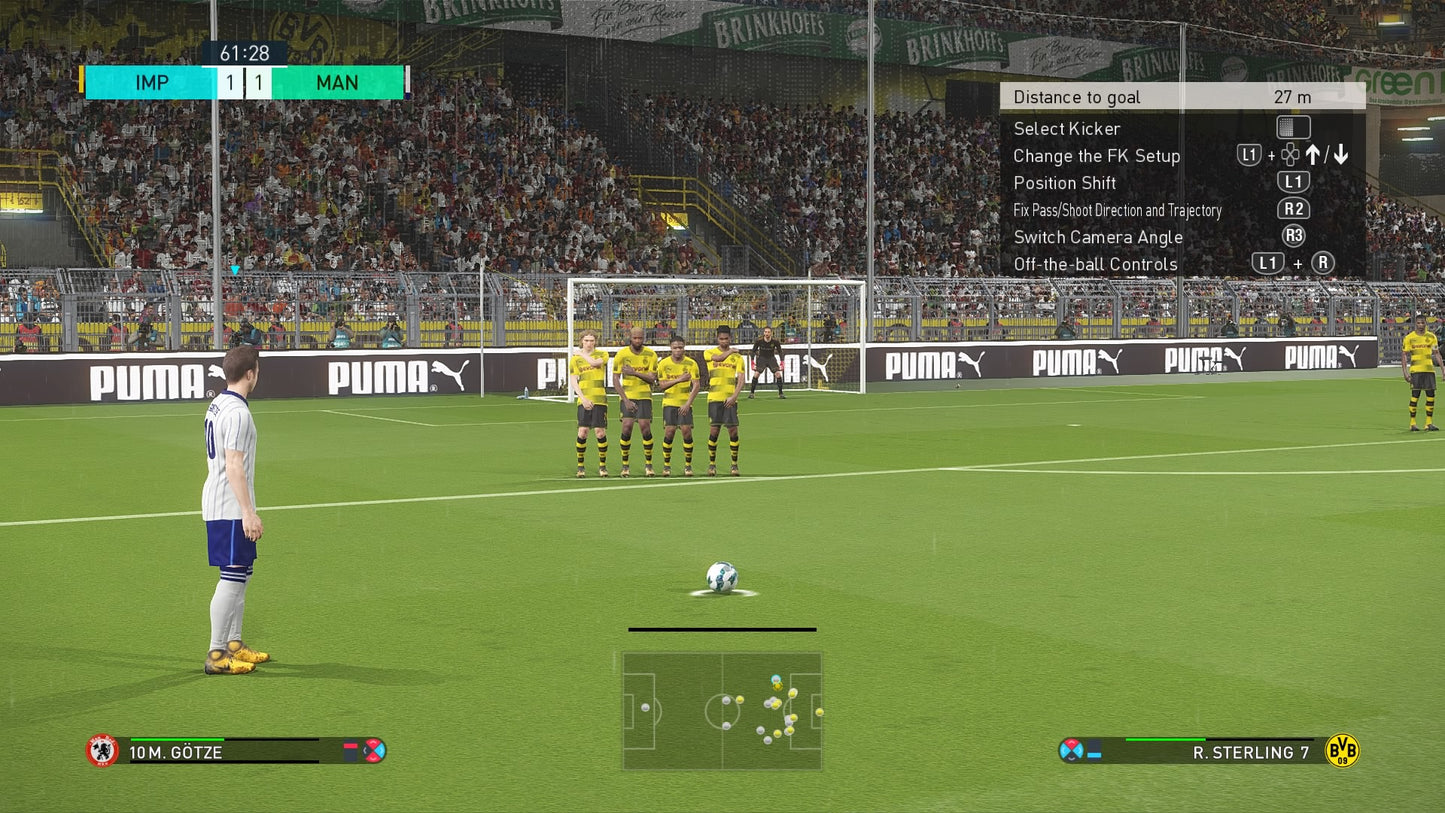Select the L1 button icon for Position Shift
1445x813 pixels.
pos(1293,182)
